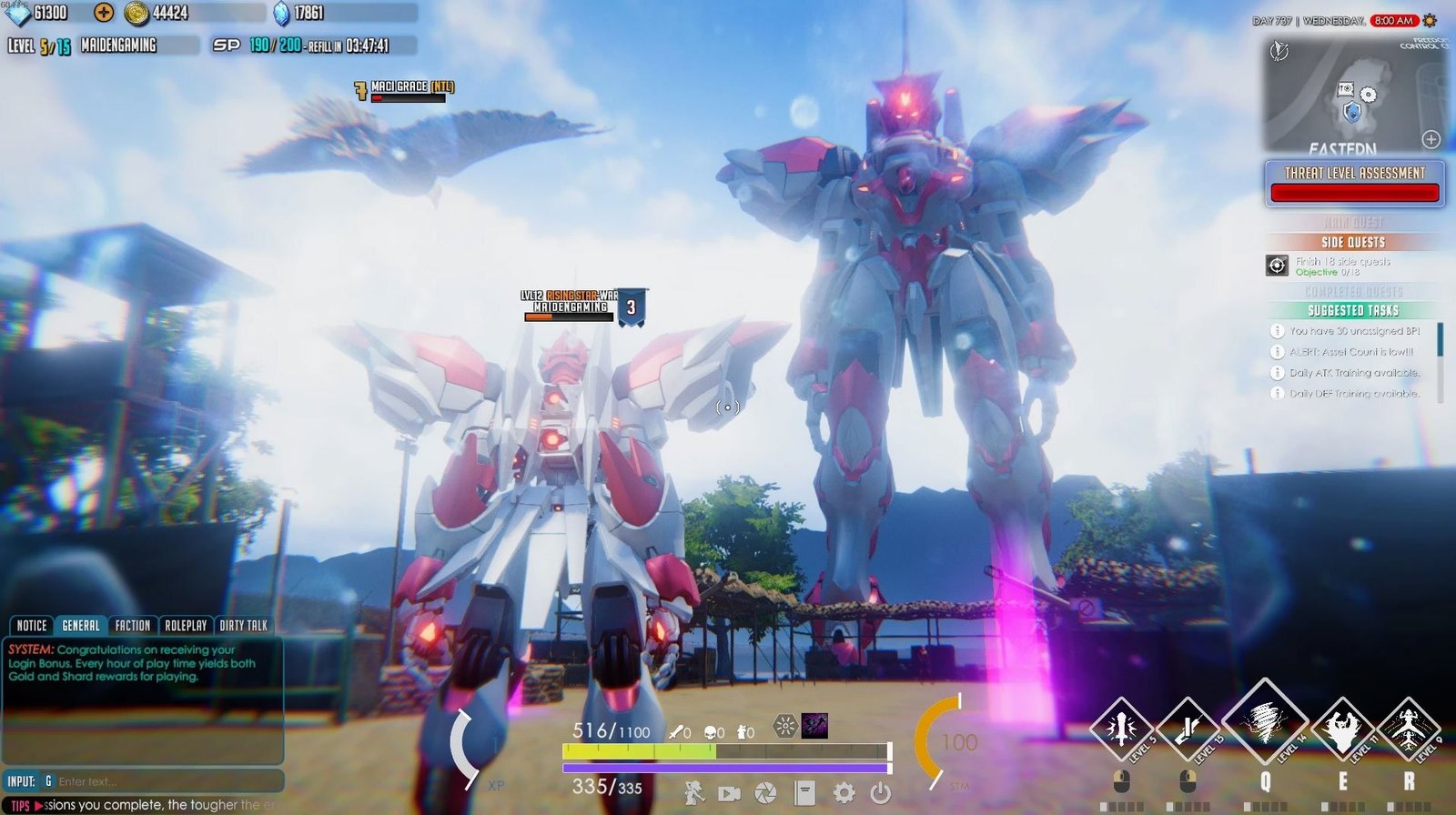Trigger the level 15 blade strike ability
Screen dimensions: 1456x815
[x=1188, y=728]
